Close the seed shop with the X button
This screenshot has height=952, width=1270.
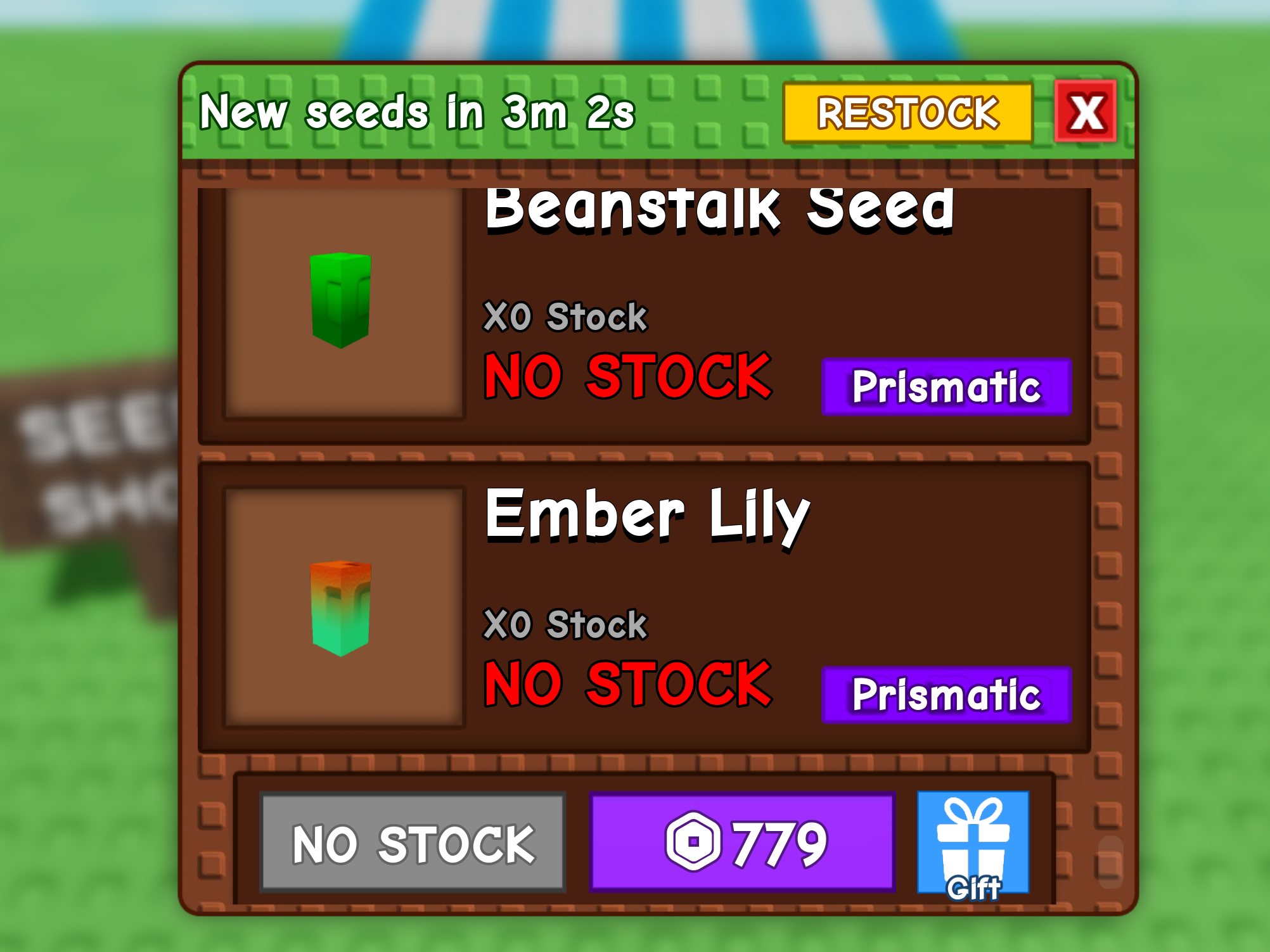(1084, 111)
